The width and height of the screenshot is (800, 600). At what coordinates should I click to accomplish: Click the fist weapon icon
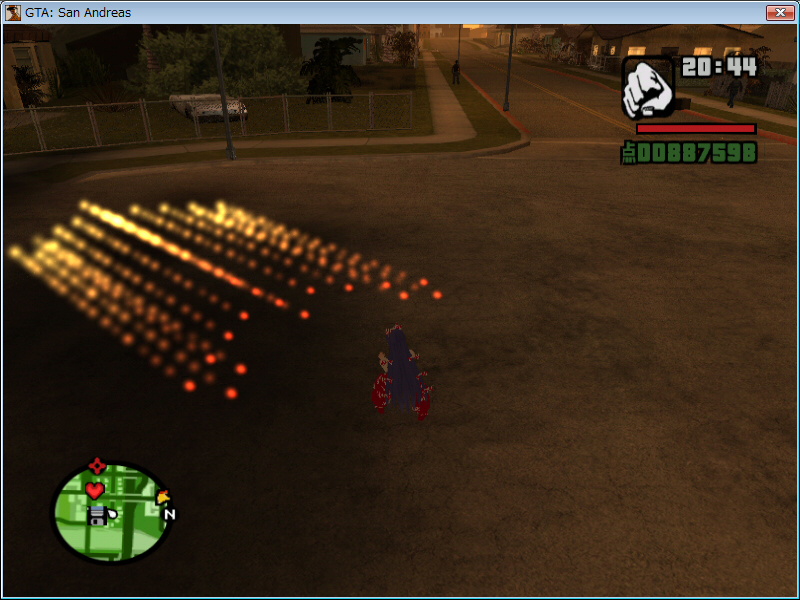(x=648, y=87)
